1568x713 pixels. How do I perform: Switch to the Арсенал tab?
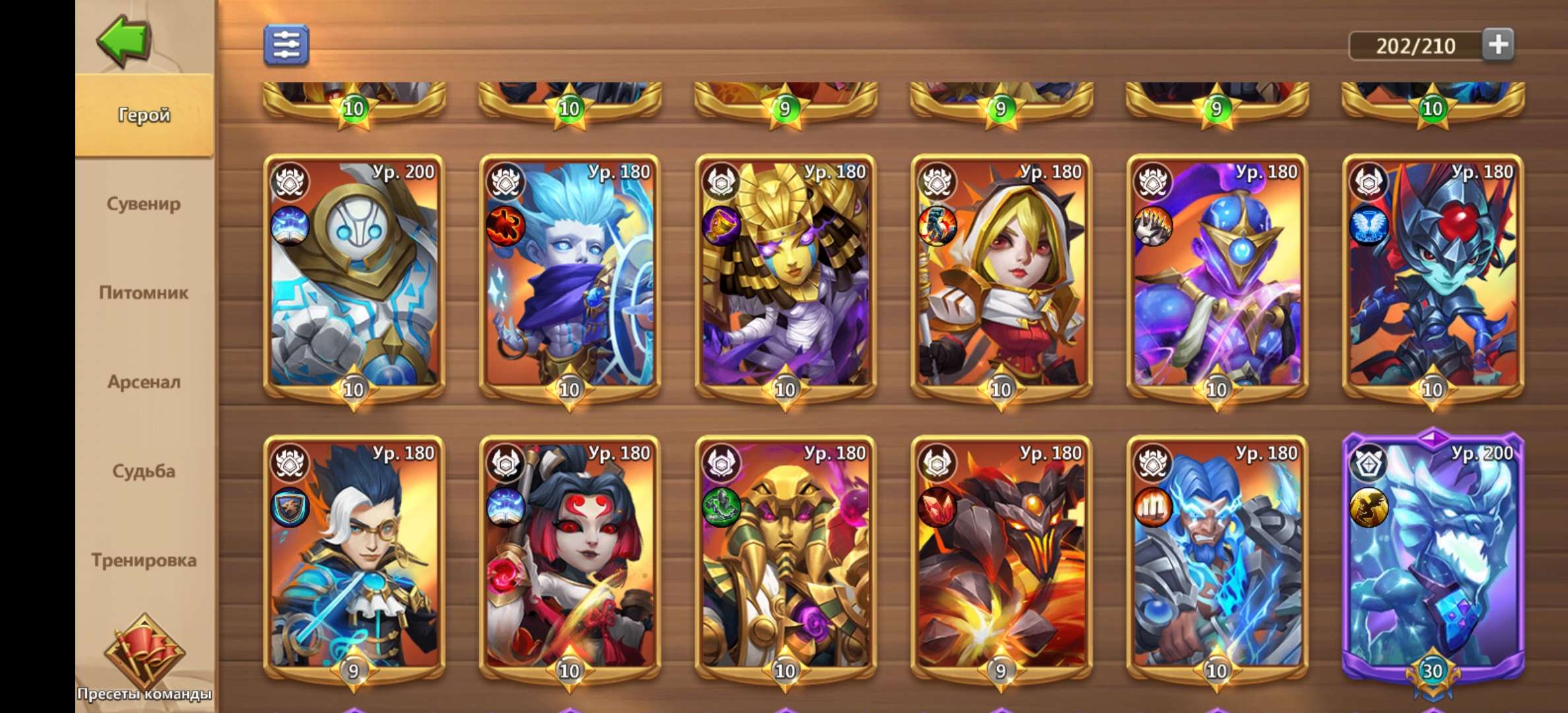(143, 382)
